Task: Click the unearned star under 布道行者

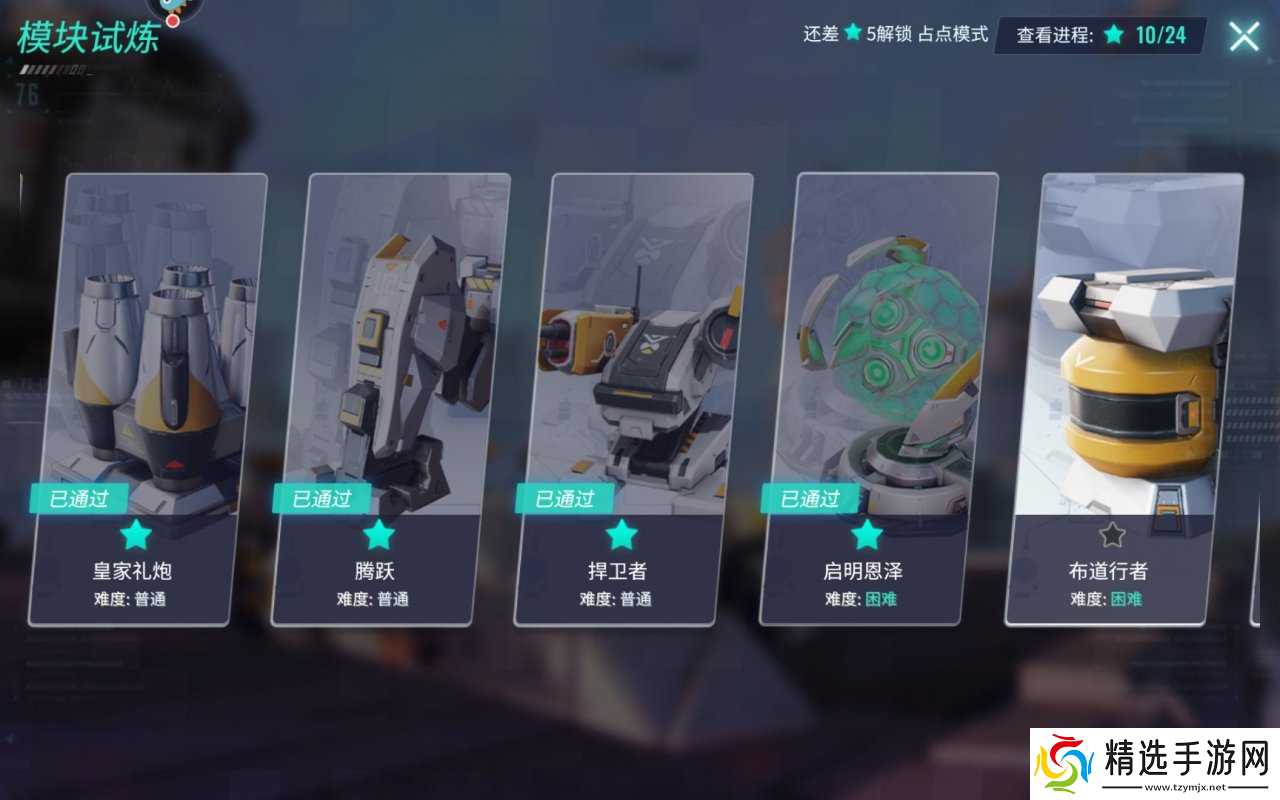Action: pyautogui.click(x=1110, y=534)
